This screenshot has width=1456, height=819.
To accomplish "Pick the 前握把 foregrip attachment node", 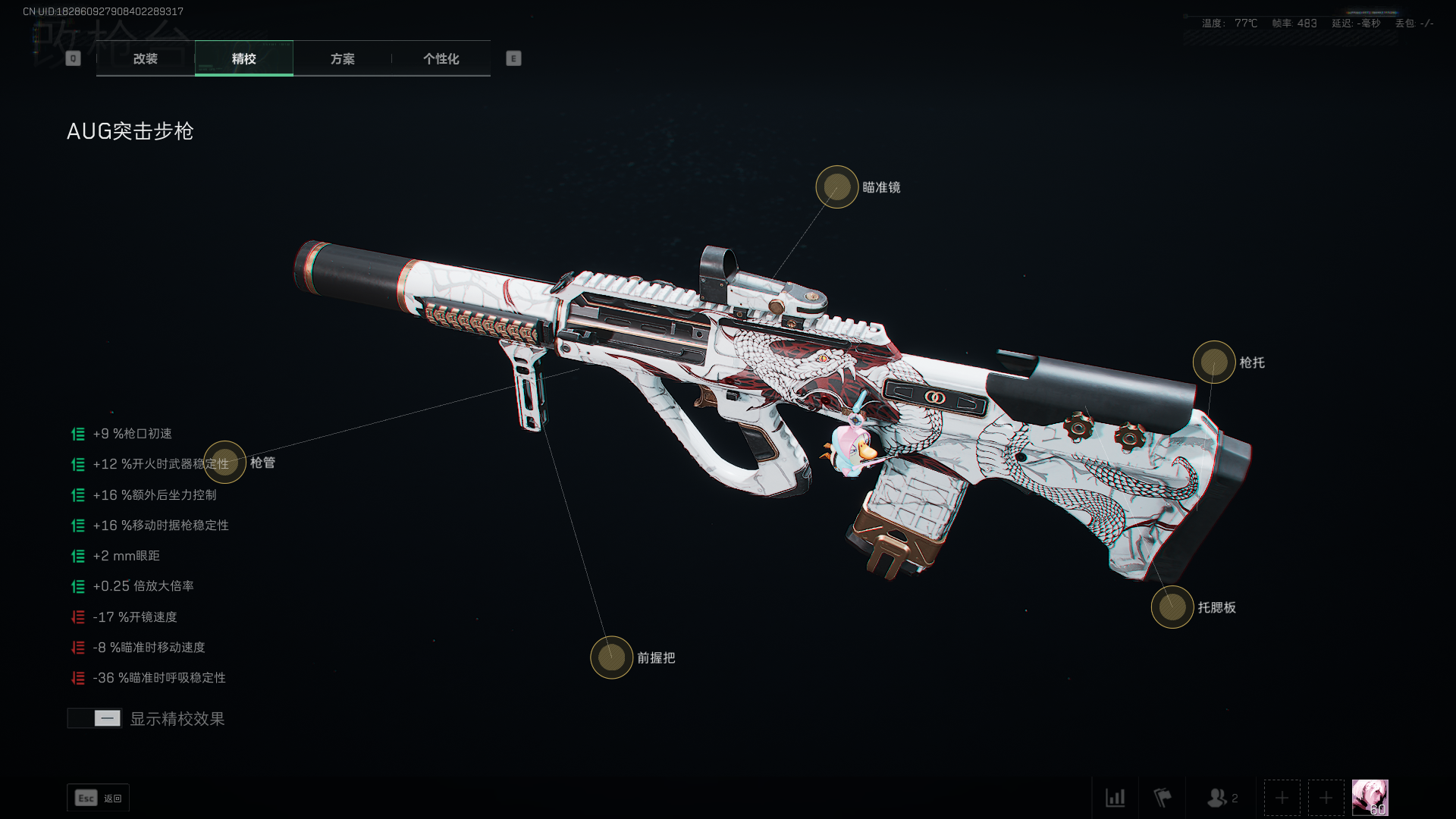I will (611, 657).
